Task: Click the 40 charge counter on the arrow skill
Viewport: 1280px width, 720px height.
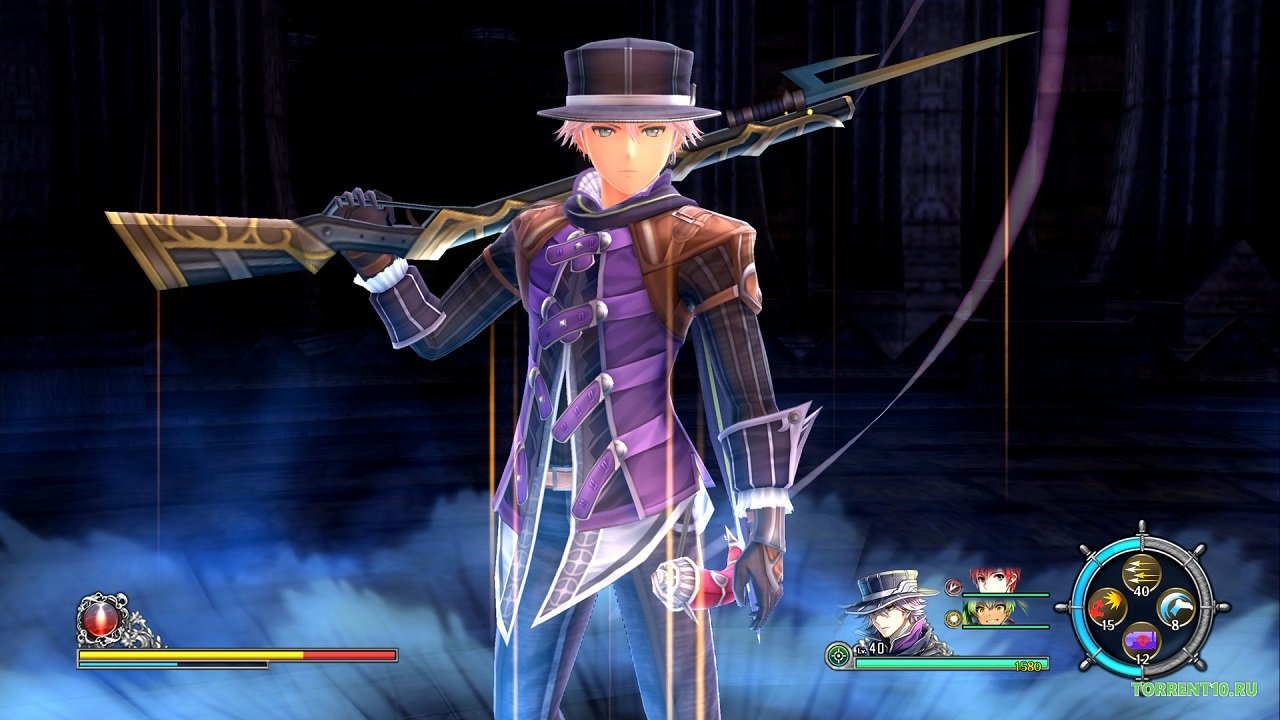Action: coord(1141,591)
